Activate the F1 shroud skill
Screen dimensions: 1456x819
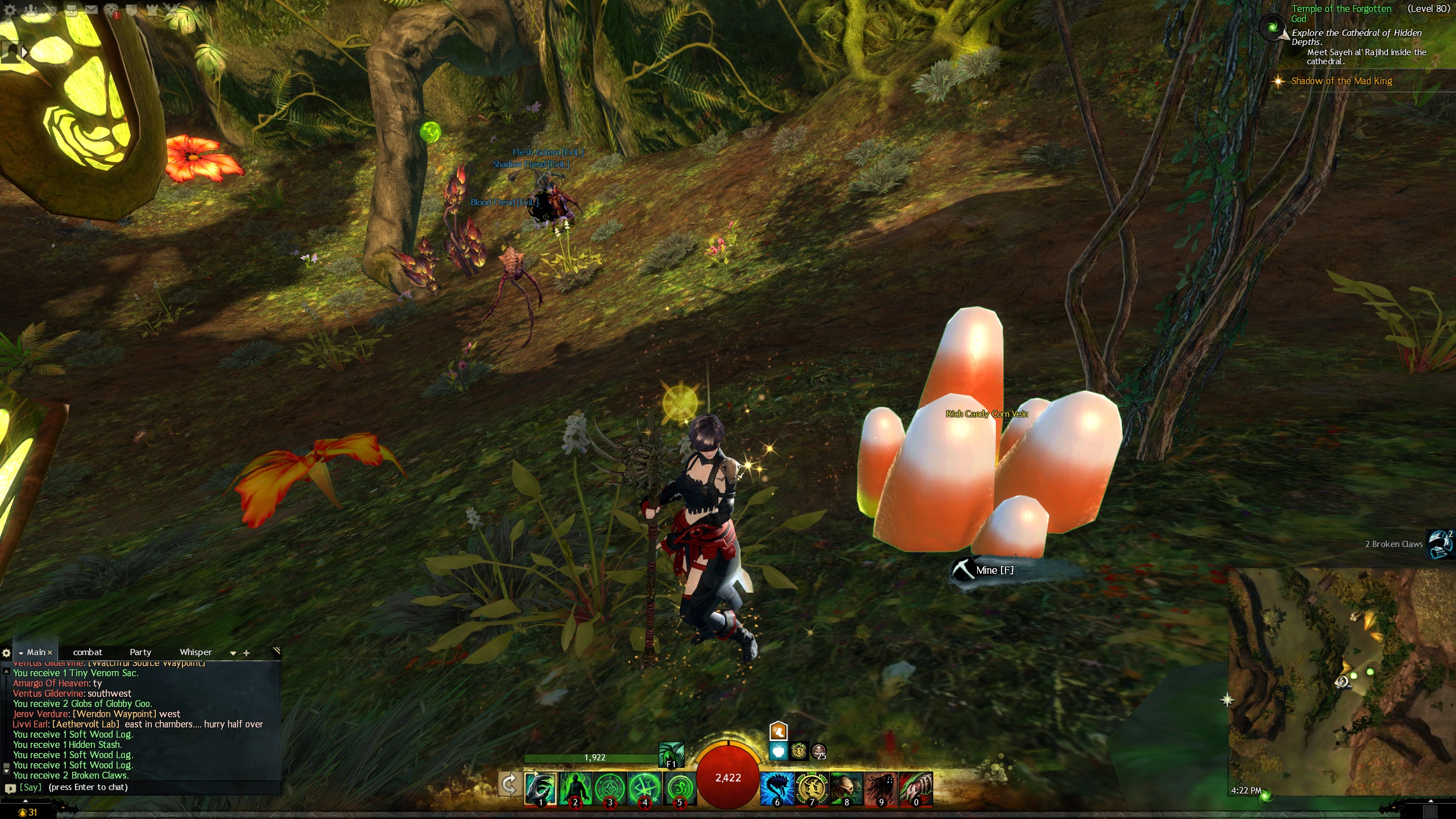671,755
